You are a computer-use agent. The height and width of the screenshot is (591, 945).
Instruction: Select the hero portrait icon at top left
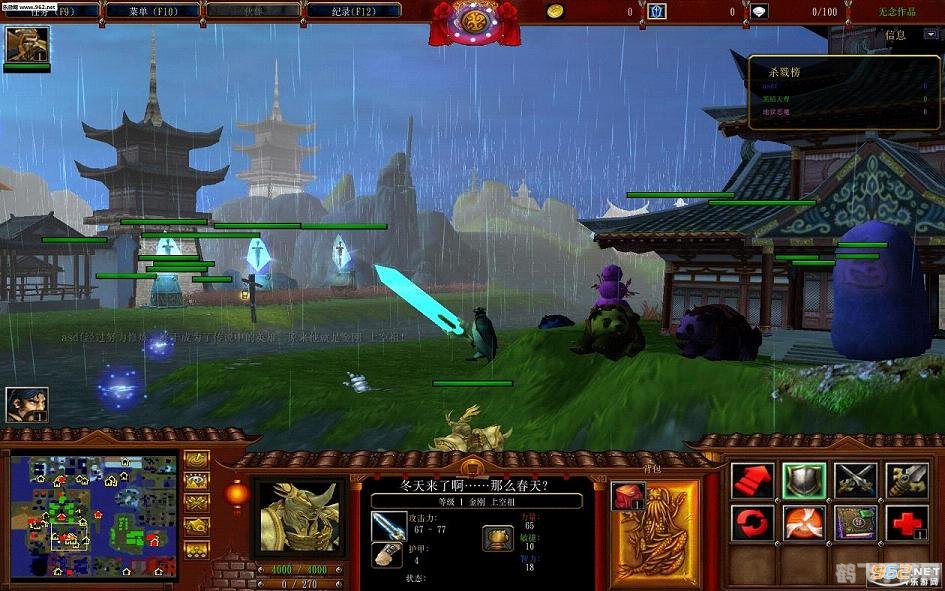point(26,45)
